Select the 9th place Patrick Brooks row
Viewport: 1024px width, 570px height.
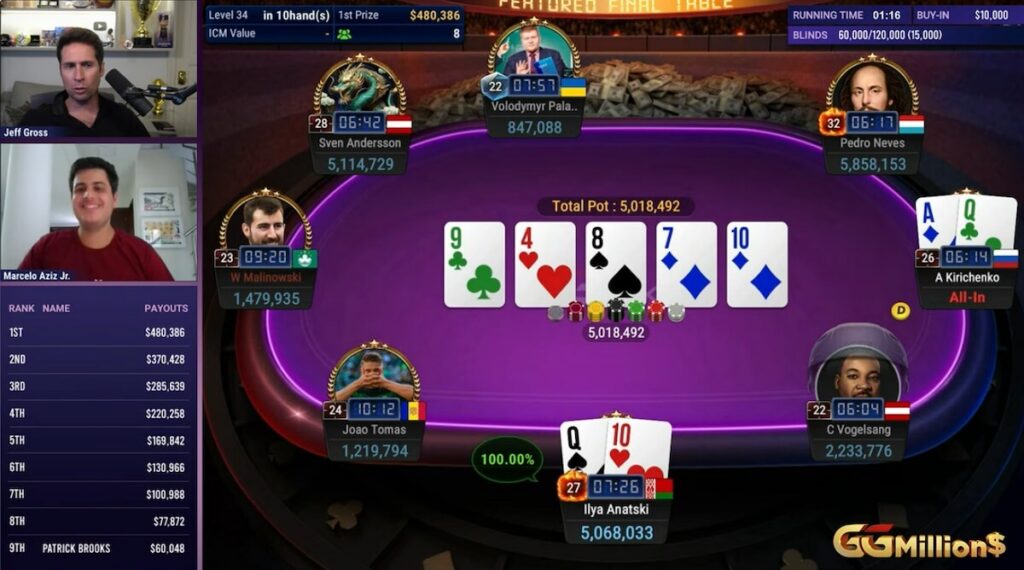(98, 548)
